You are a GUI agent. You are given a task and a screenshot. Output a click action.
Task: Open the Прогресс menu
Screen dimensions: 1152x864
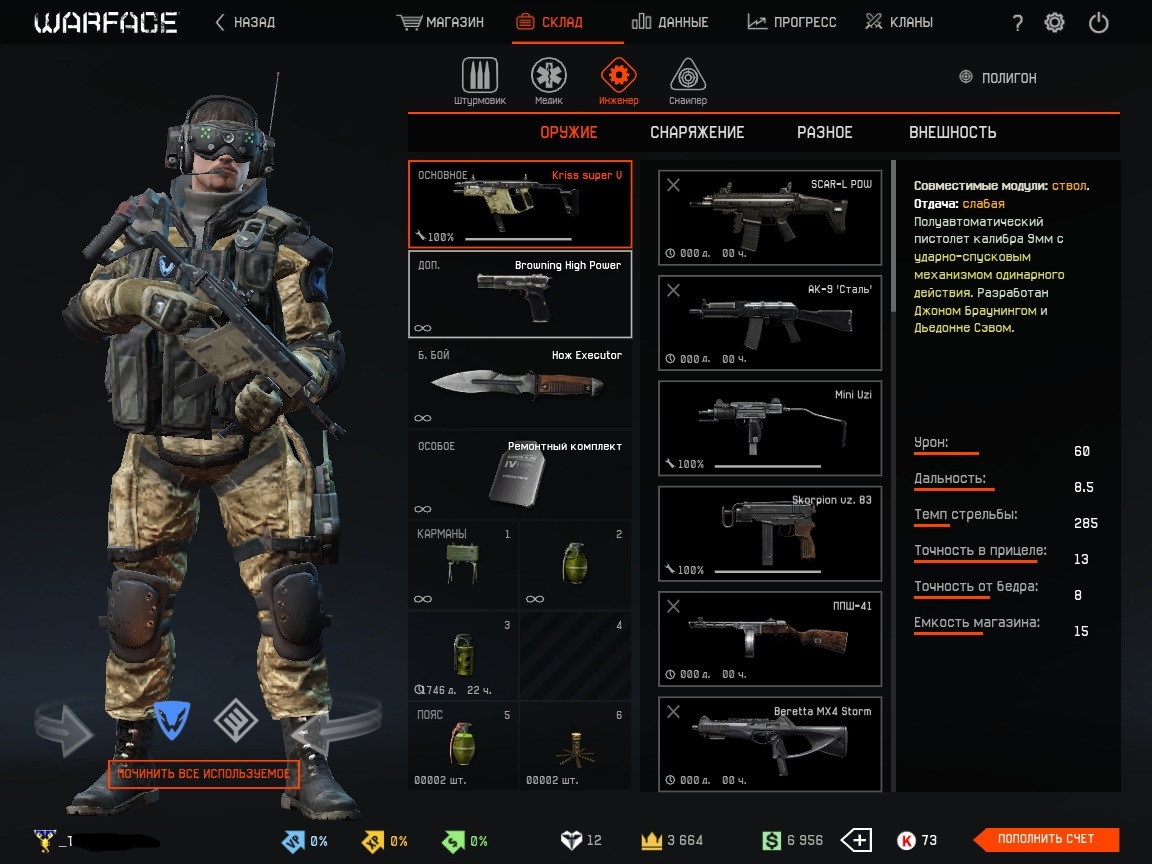(791, 22)
